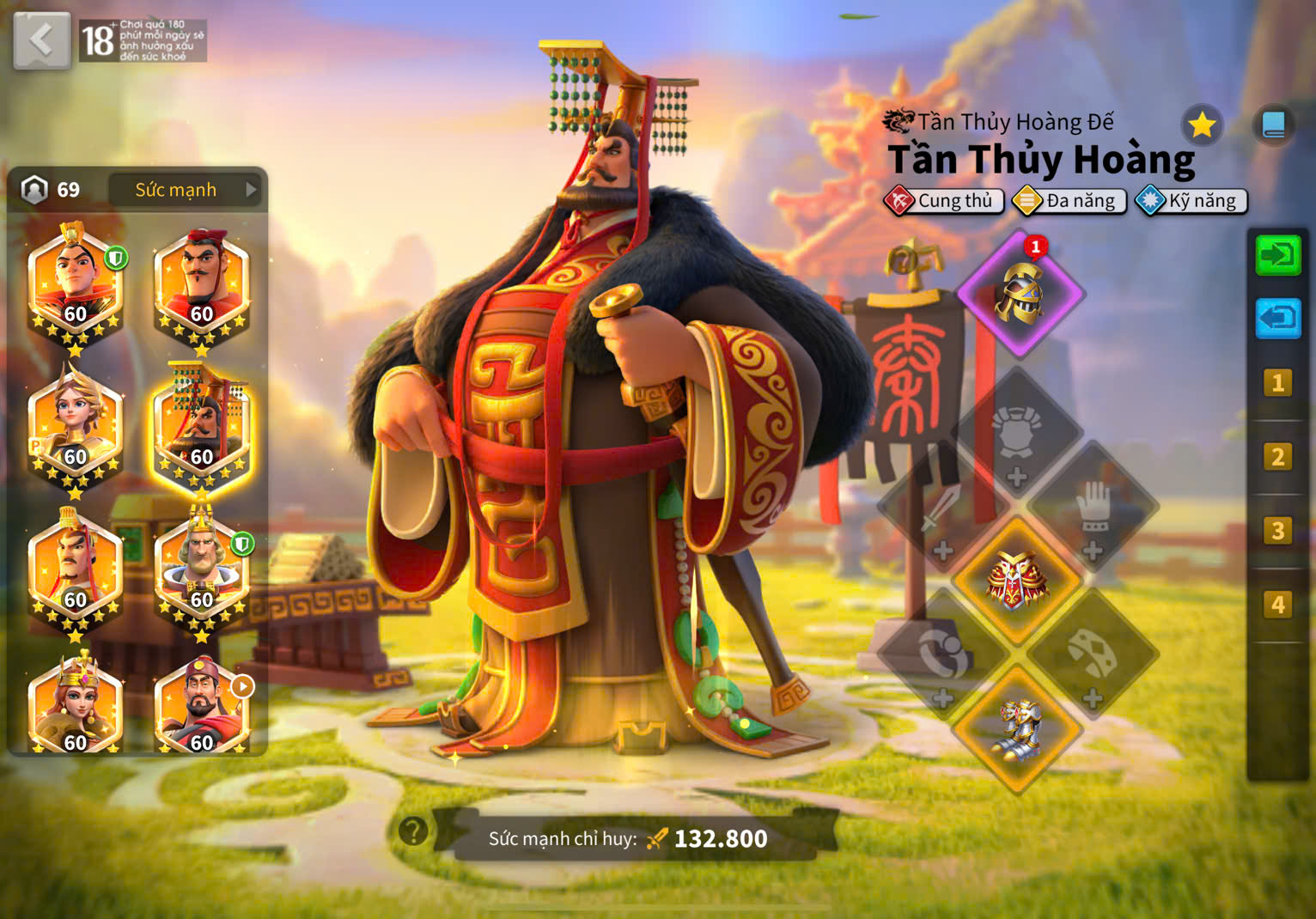
Task: Select the equipped armored boots slot
Action: (1018, 728)
